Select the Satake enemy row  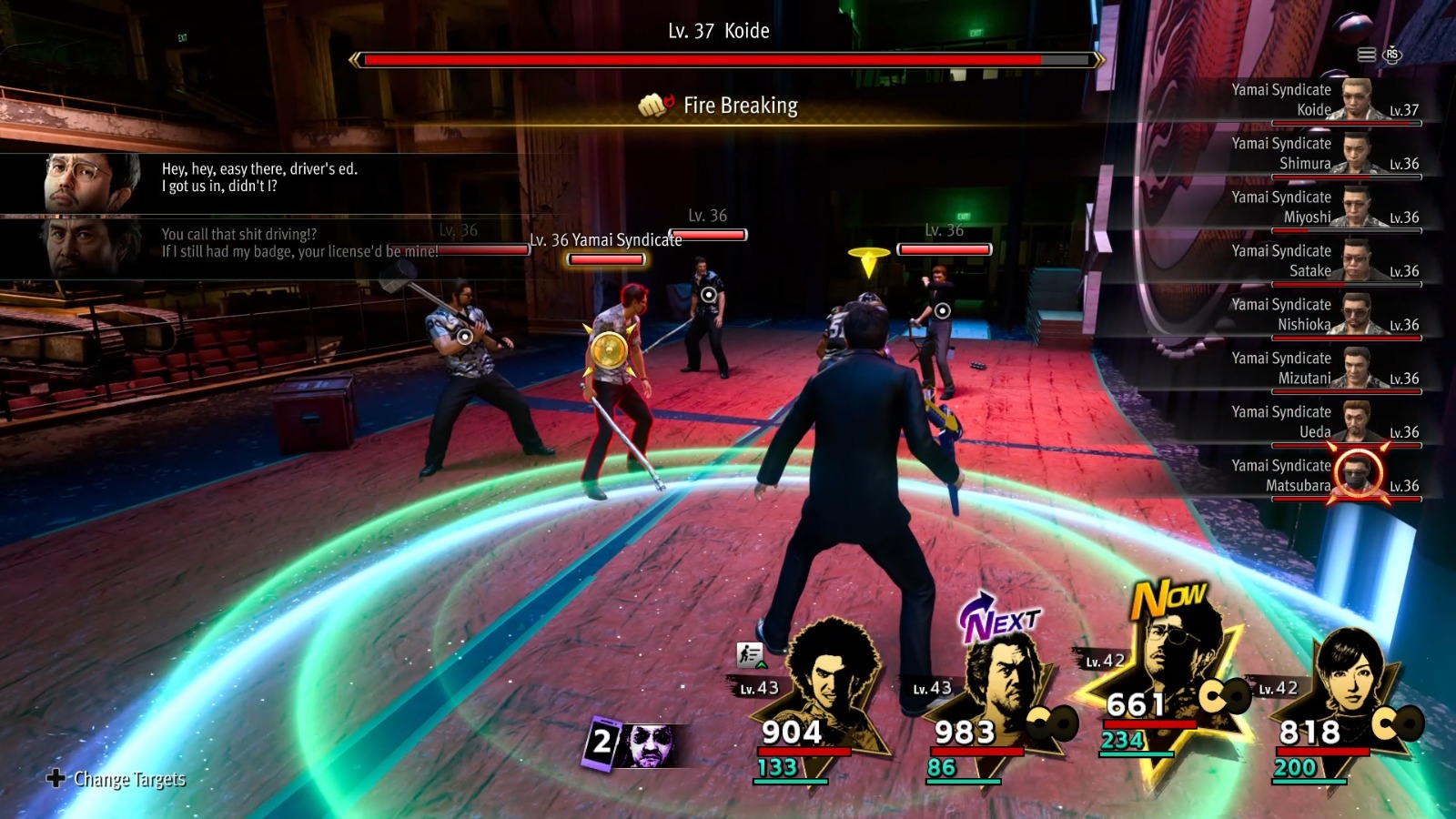click(x=1319, y=261)
